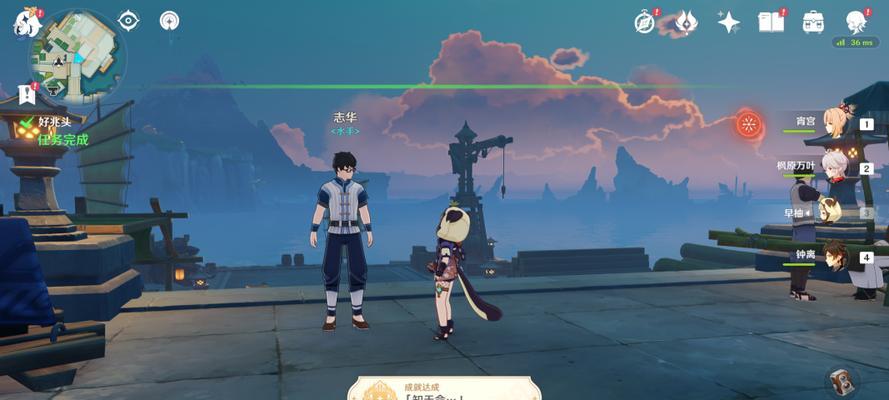Select the active character 早柚
Image resolution: width=889 pixels, height=400 pixels.
833,212
